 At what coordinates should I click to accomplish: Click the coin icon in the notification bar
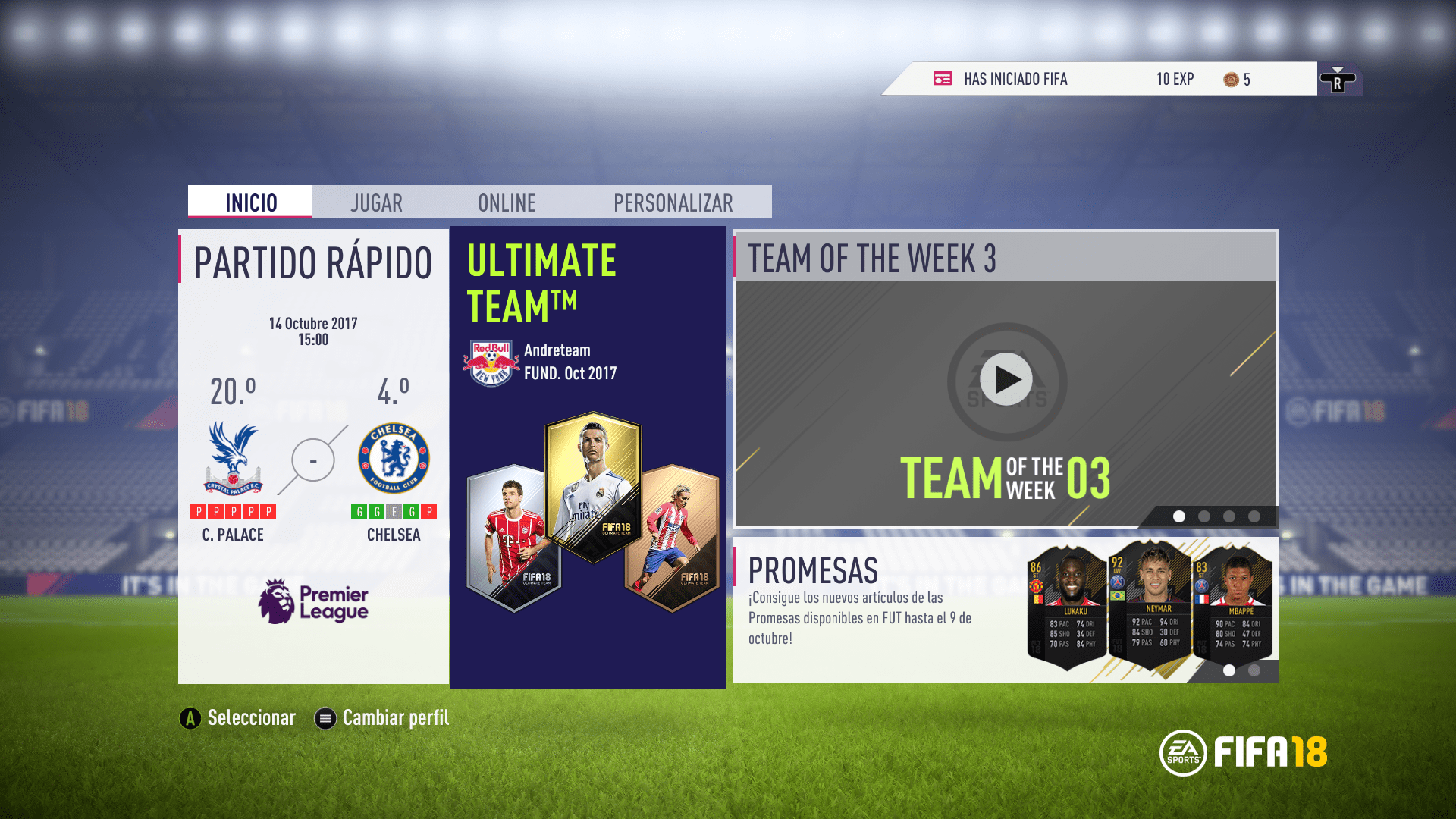coord(1230,78)
